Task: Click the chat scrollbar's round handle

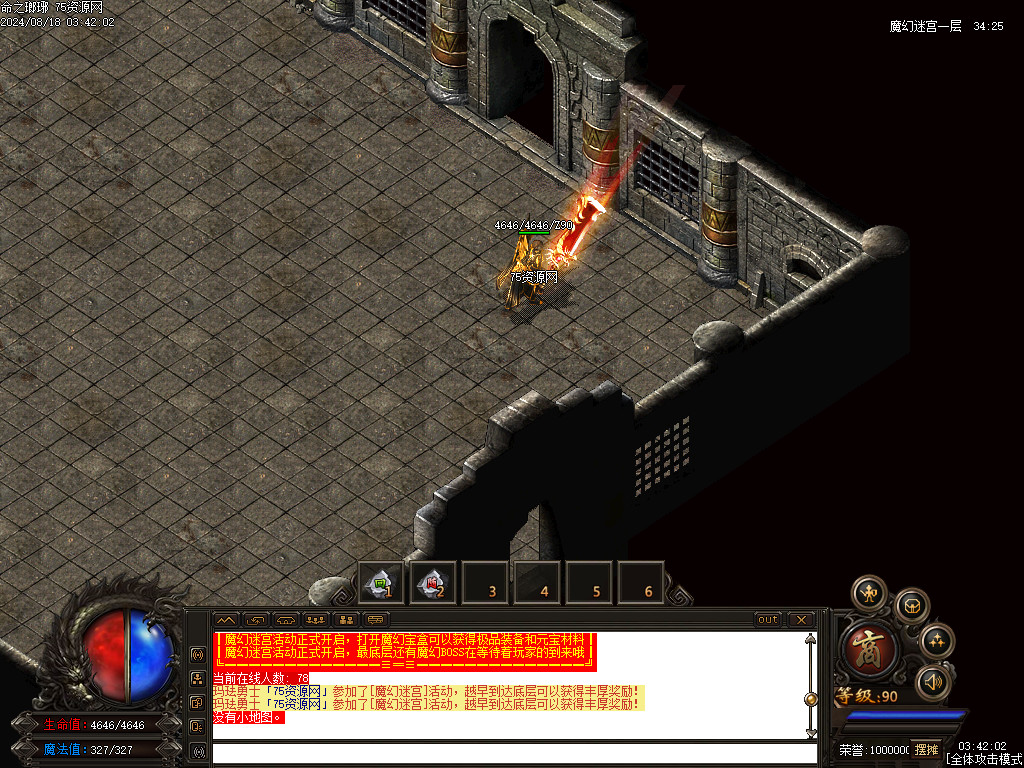Action: point(811,699)
